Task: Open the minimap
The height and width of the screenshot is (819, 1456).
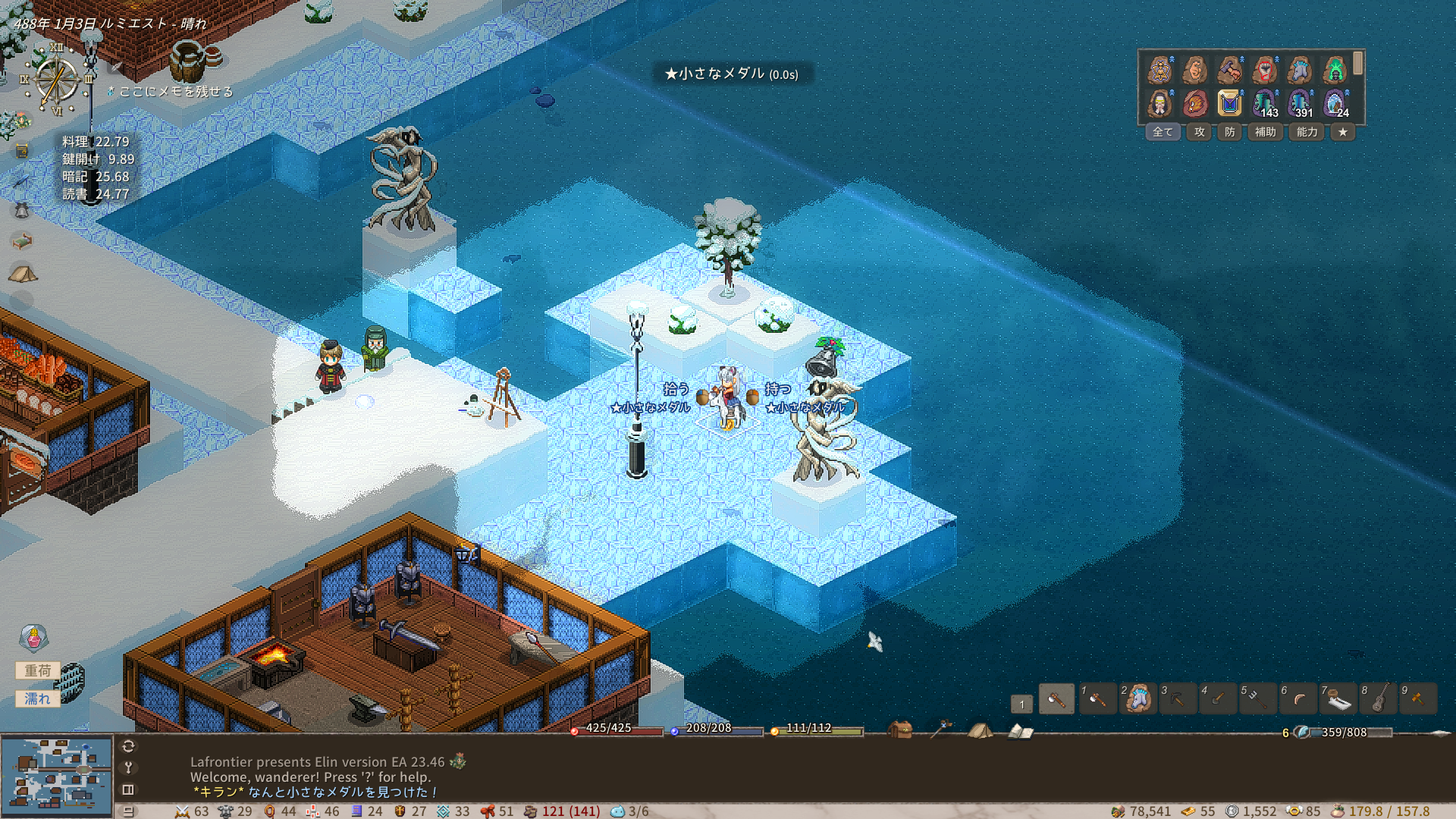Action: 57,775
